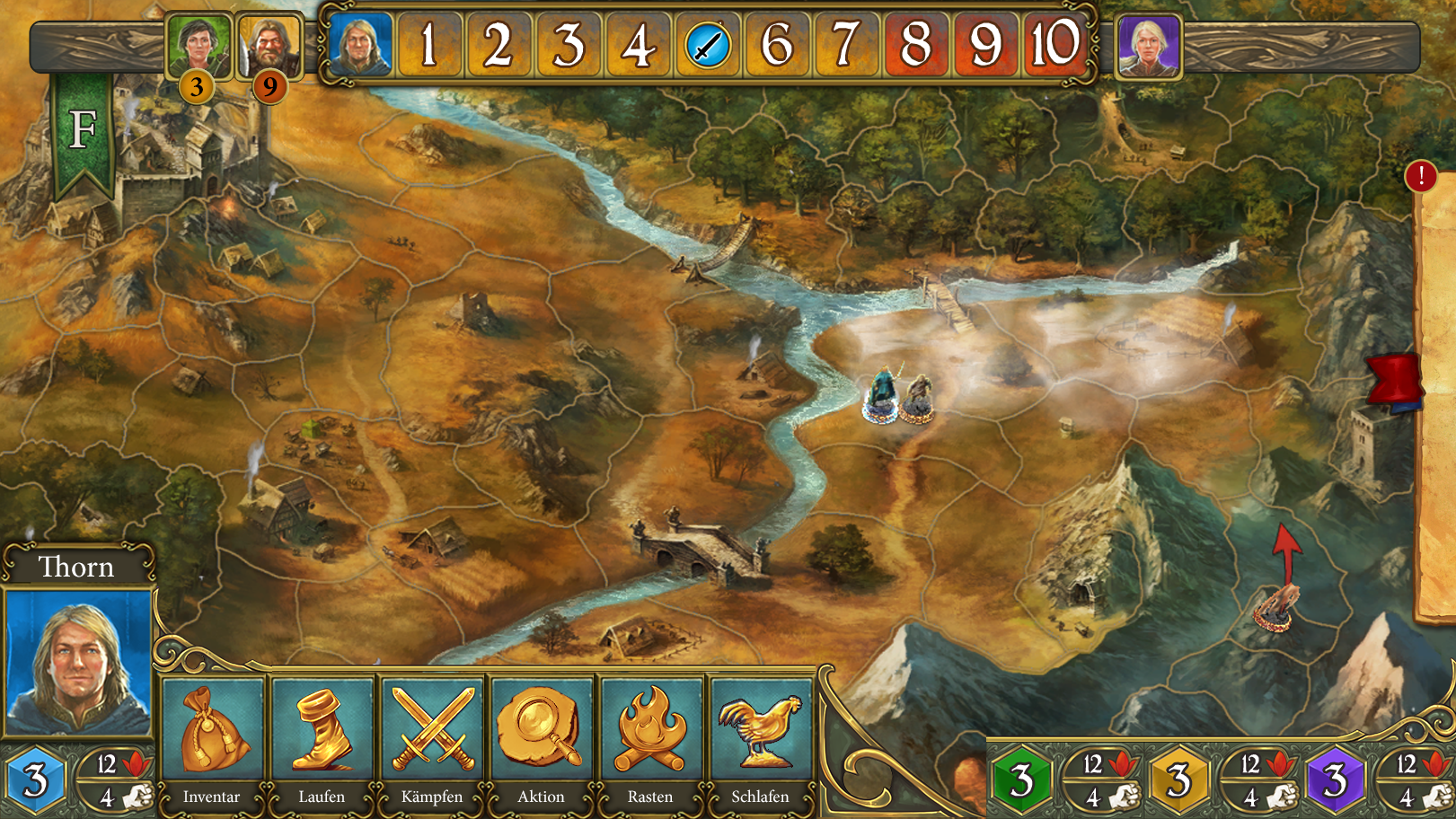Select the Laufen boot action

(x=322, y=737)
